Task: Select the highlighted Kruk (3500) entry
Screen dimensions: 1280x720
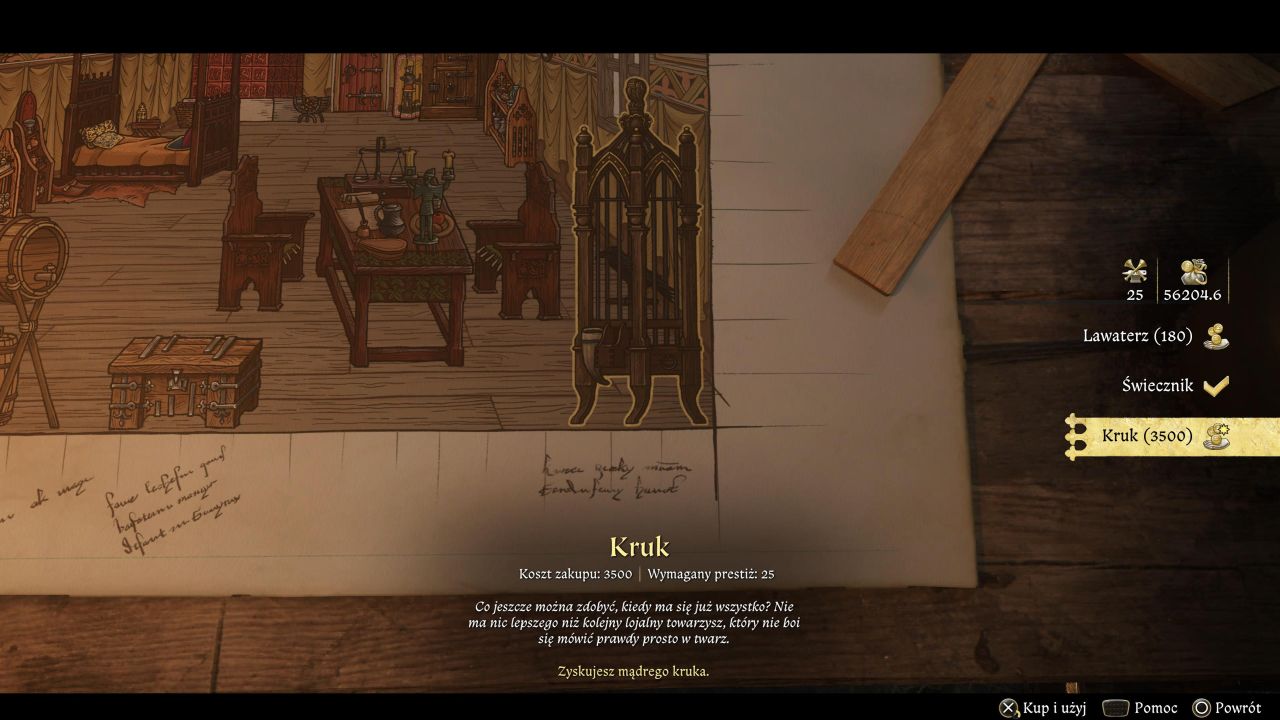Action: click(x=1147, y=436)
